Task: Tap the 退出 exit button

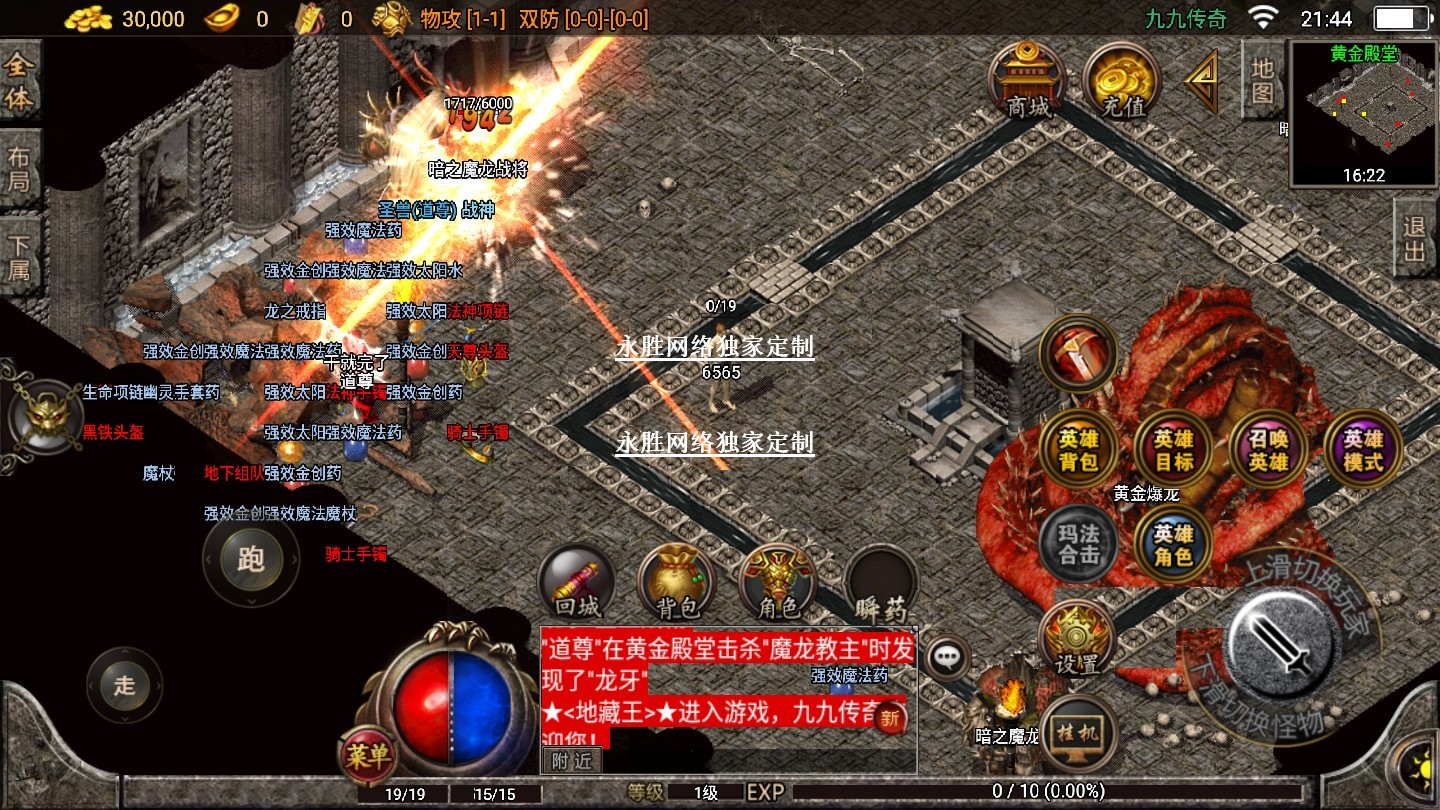Action: 1414,239
